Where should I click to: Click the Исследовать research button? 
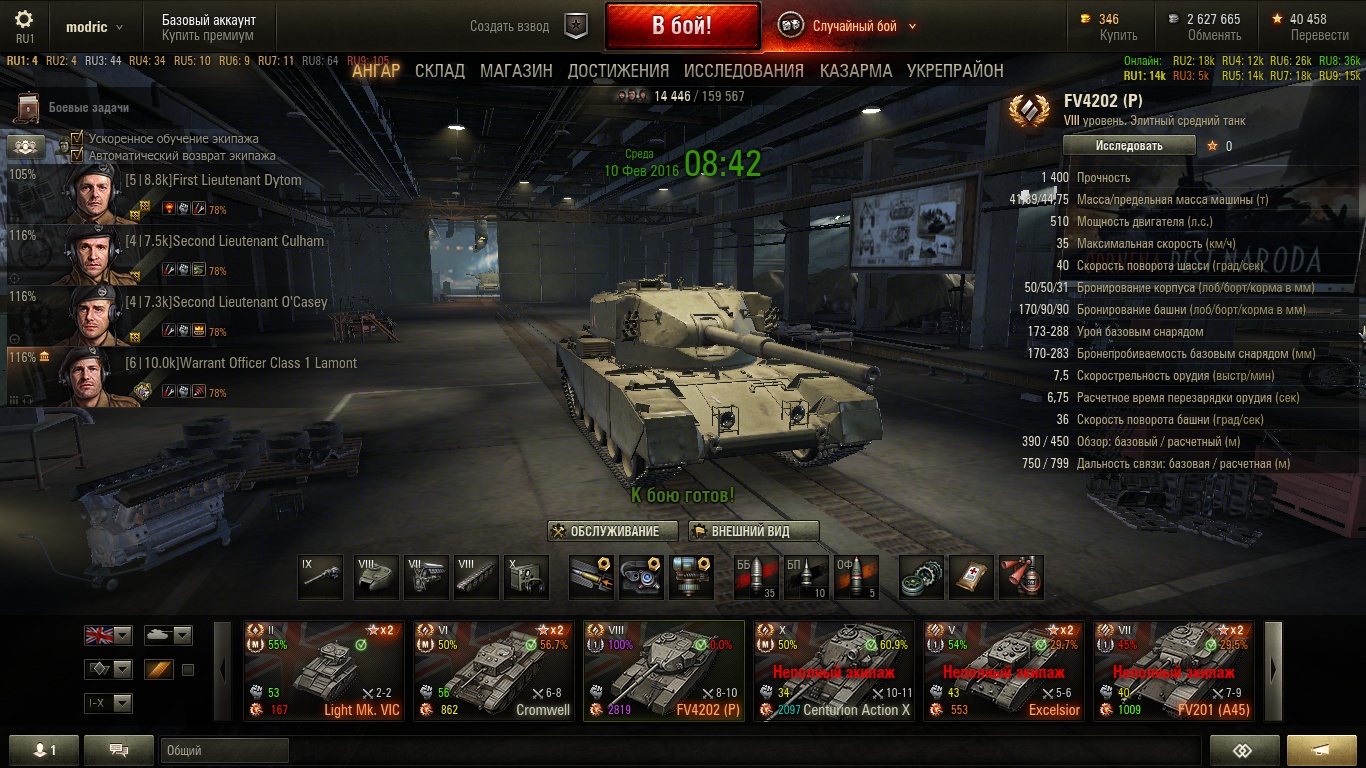coord(1129,146)
